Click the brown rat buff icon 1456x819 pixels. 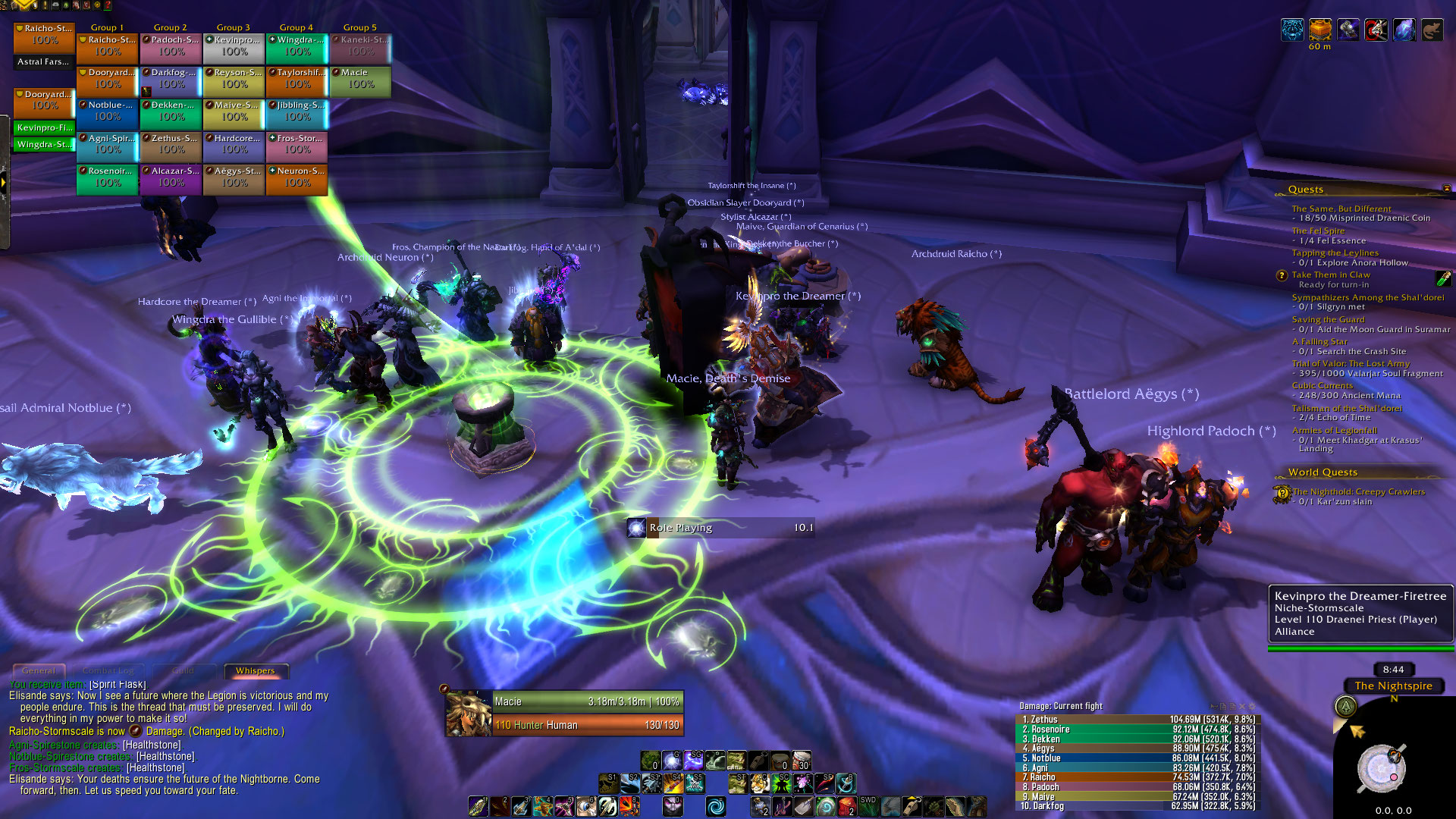(x=1432, y=30)
